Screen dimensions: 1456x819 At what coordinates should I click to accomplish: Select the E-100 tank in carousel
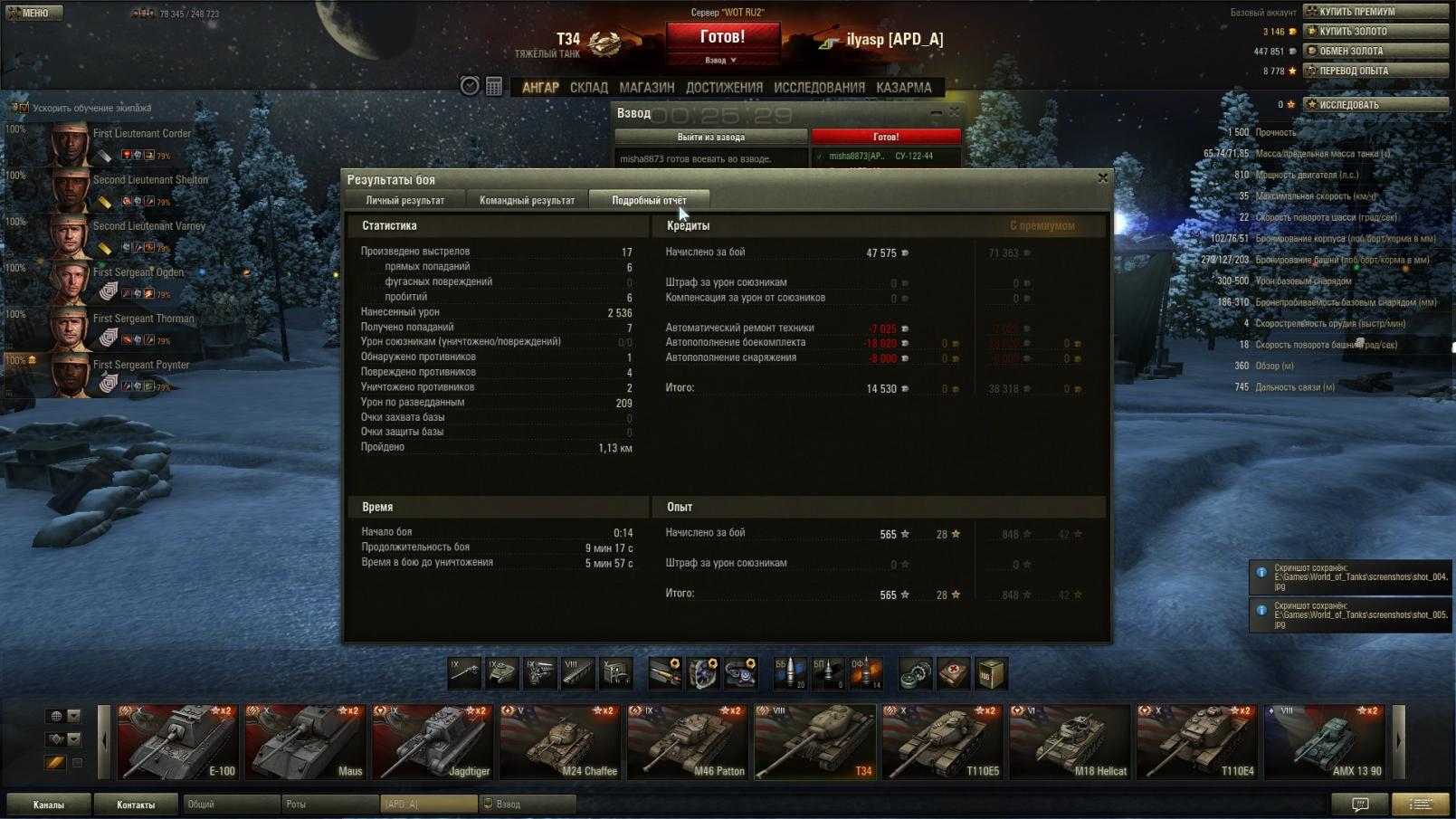tap(177, 742)
